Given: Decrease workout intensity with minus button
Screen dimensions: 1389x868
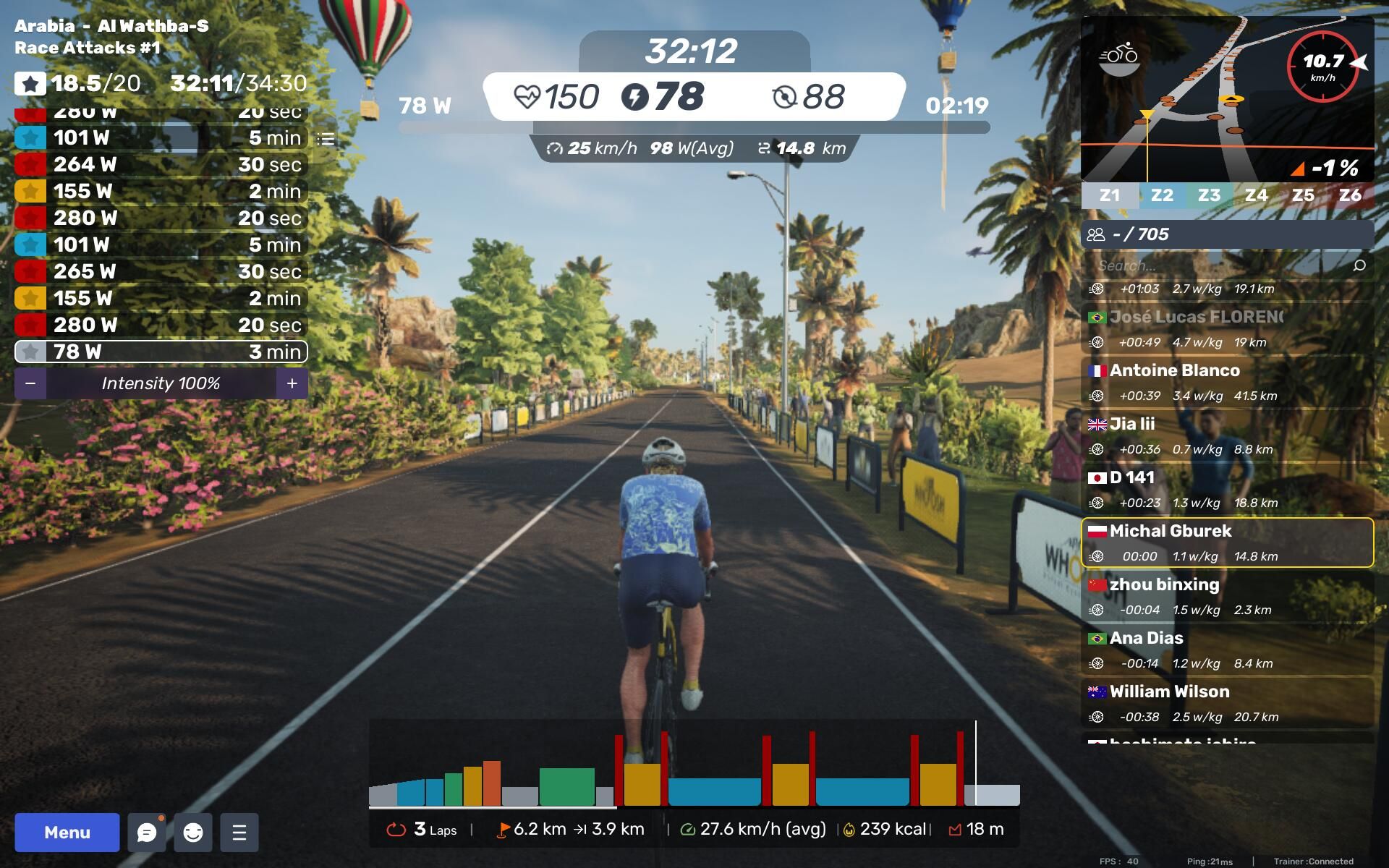Looking at the screenshot, I should coord(30,383).
